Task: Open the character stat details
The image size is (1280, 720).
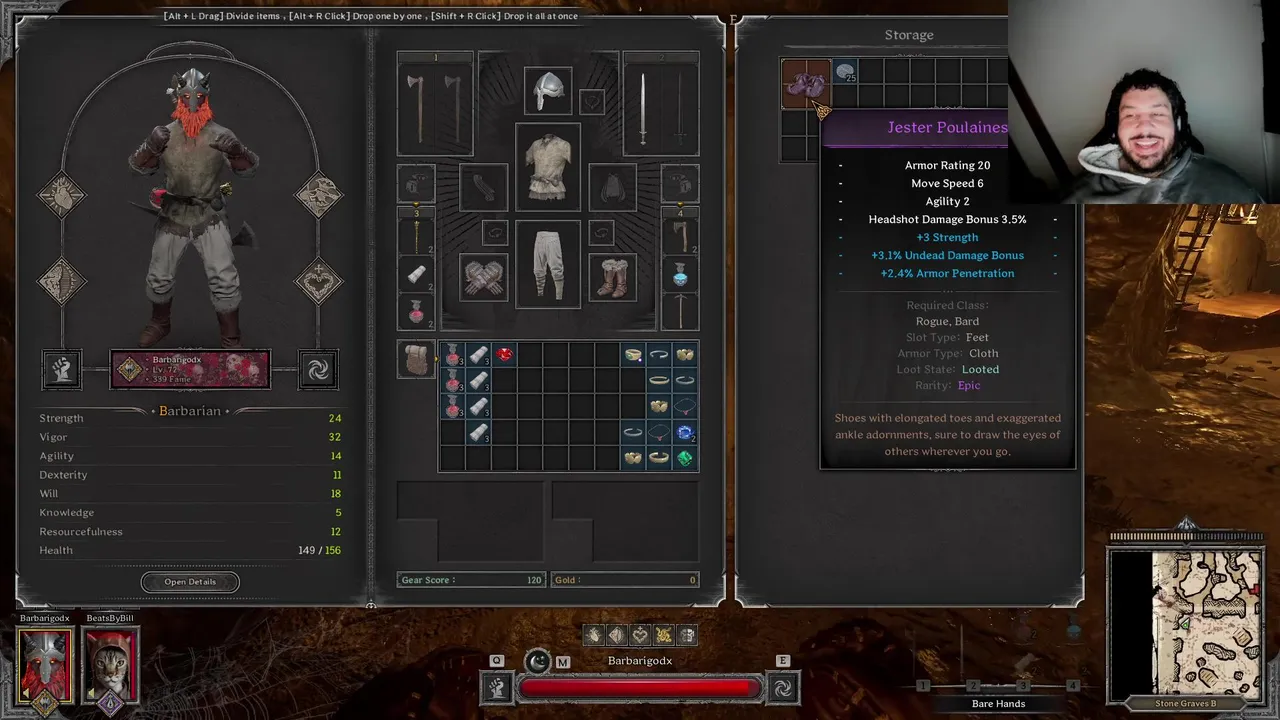Action: click(190, 582)
